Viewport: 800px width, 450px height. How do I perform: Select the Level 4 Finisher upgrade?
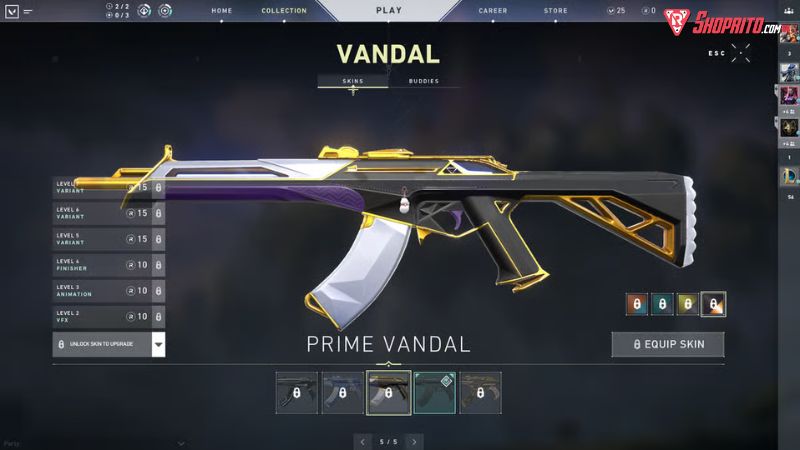click(108, 265)
